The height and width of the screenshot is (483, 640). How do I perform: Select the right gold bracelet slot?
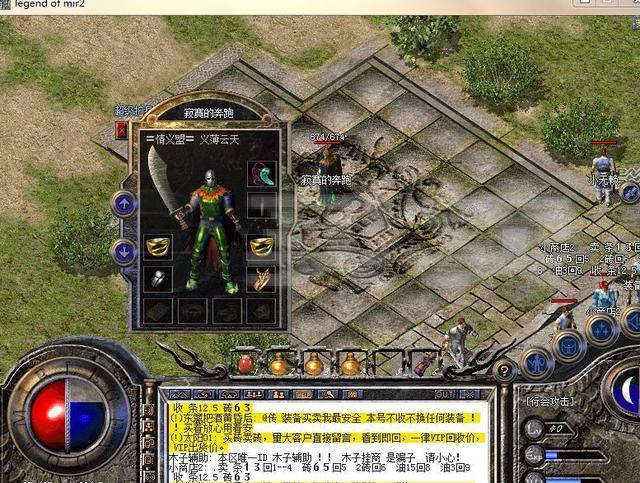click(262, 245)
